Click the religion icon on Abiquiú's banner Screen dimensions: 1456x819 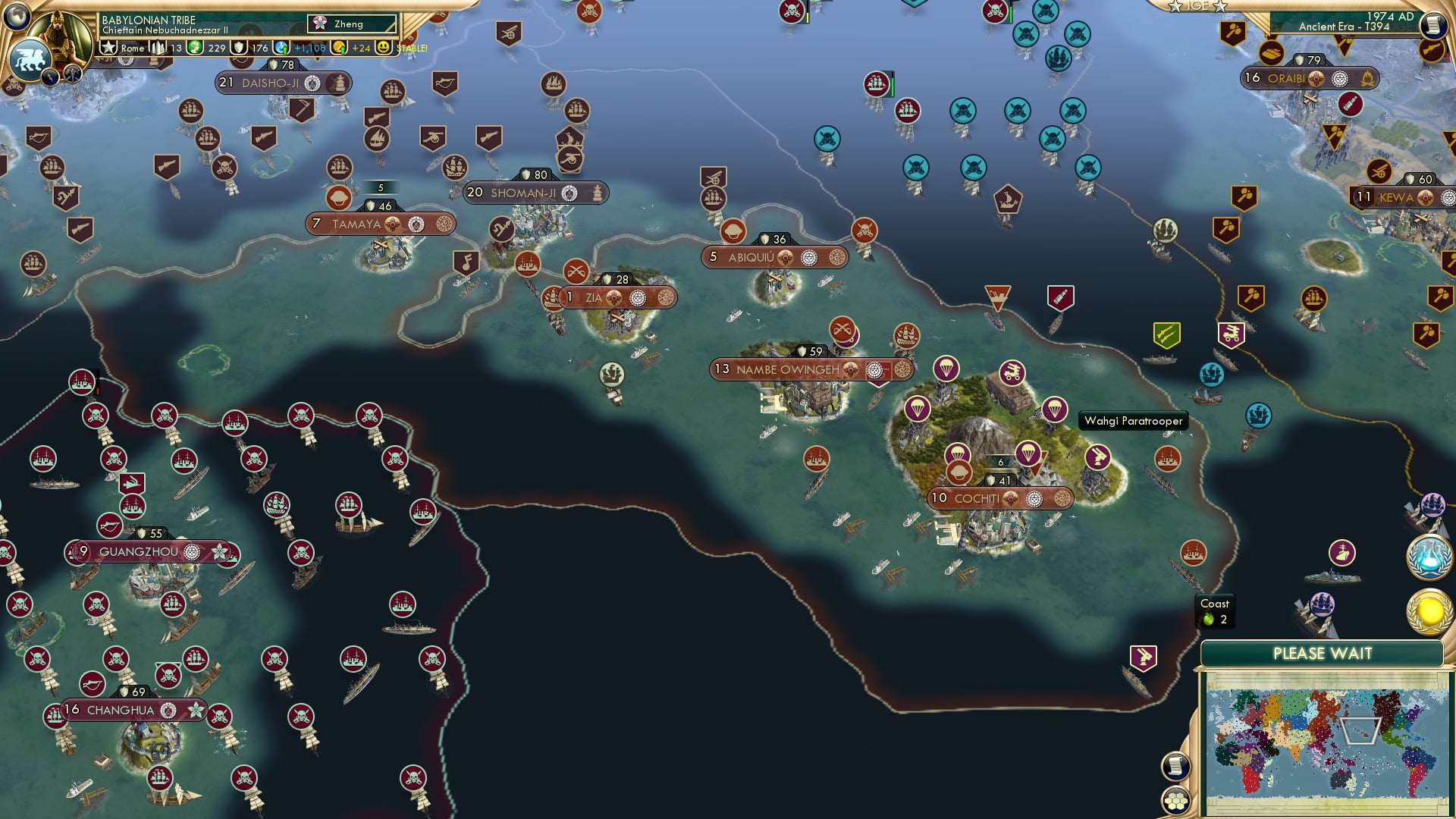(x=808, y=258)
